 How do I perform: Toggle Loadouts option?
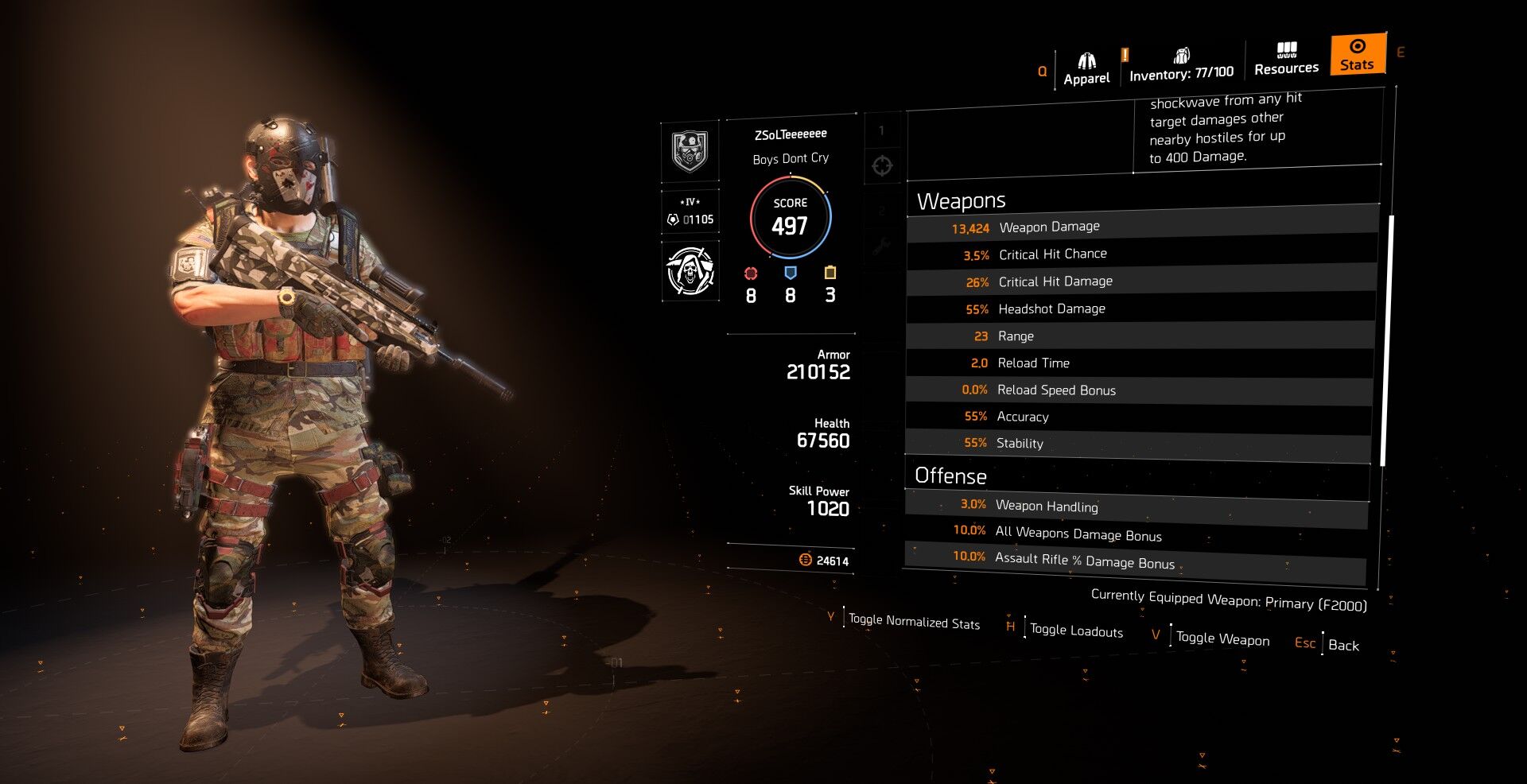tap(1075, 631)
